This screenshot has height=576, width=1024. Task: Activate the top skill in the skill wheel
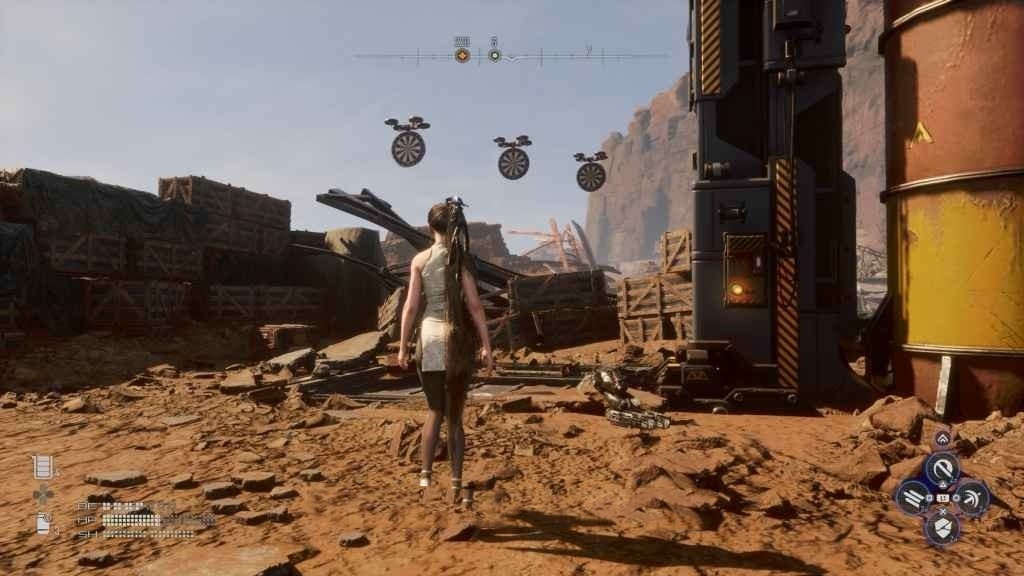(x=941, y=470)
